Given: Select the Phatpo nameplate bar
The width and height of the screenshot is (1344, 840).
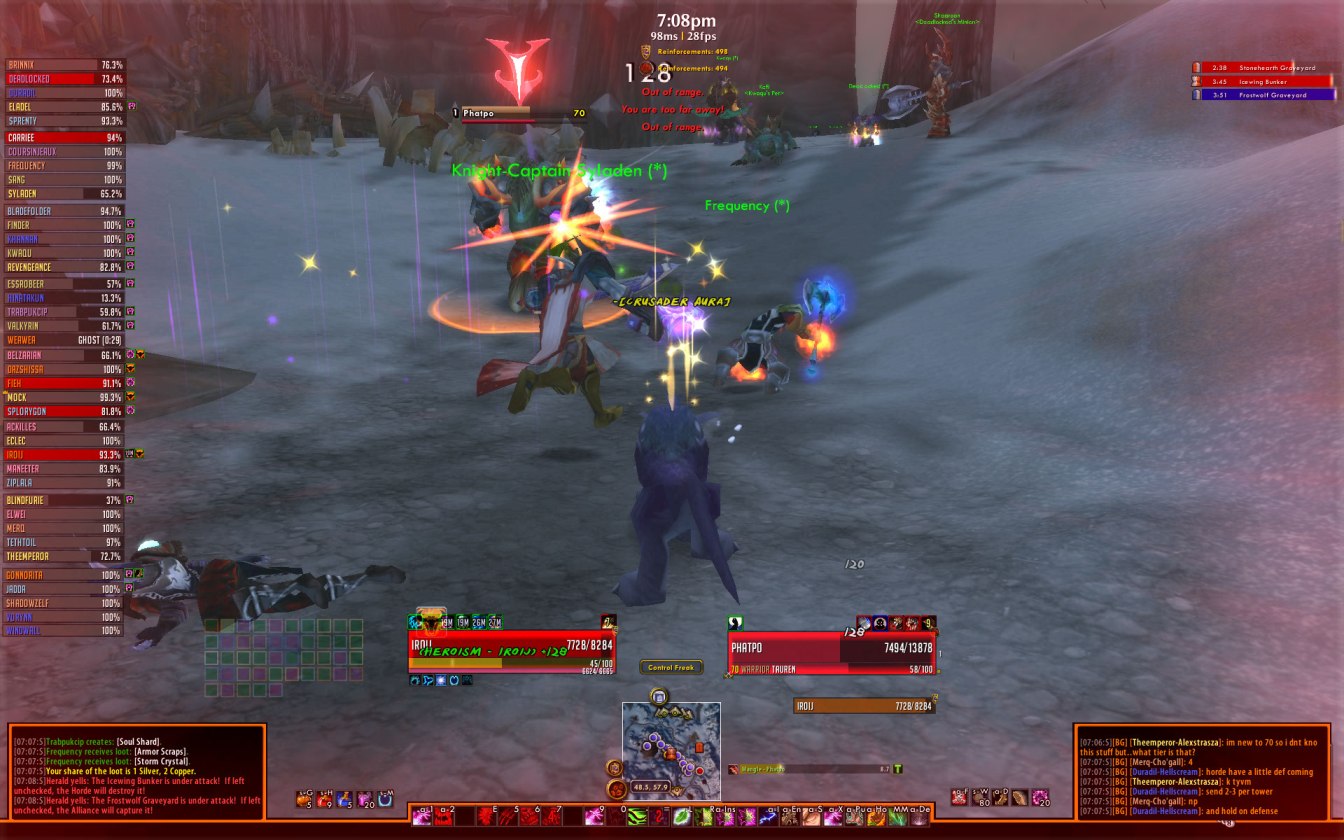Looking at the screenshot, I should [x=520, y=113].
